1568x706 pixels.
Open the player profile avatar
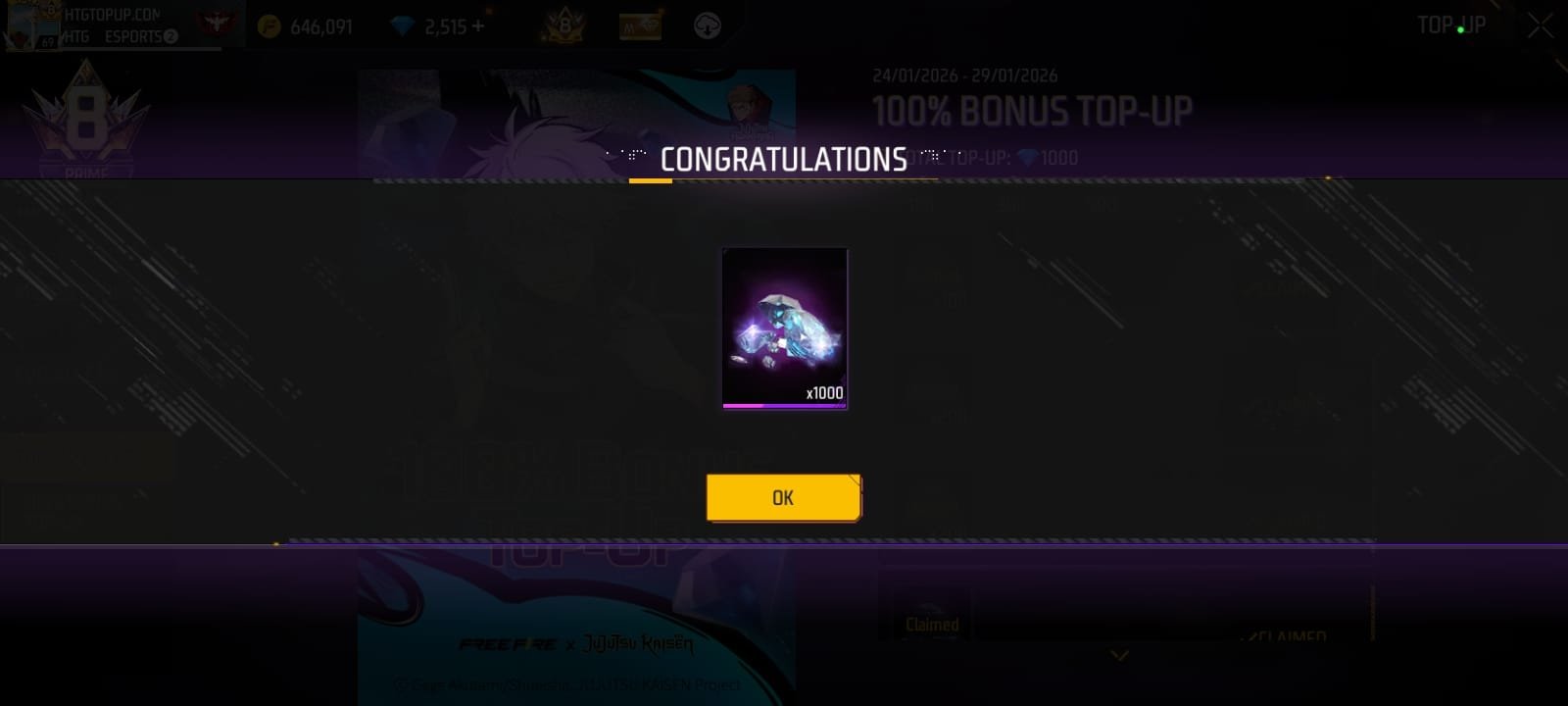[24, 26]
